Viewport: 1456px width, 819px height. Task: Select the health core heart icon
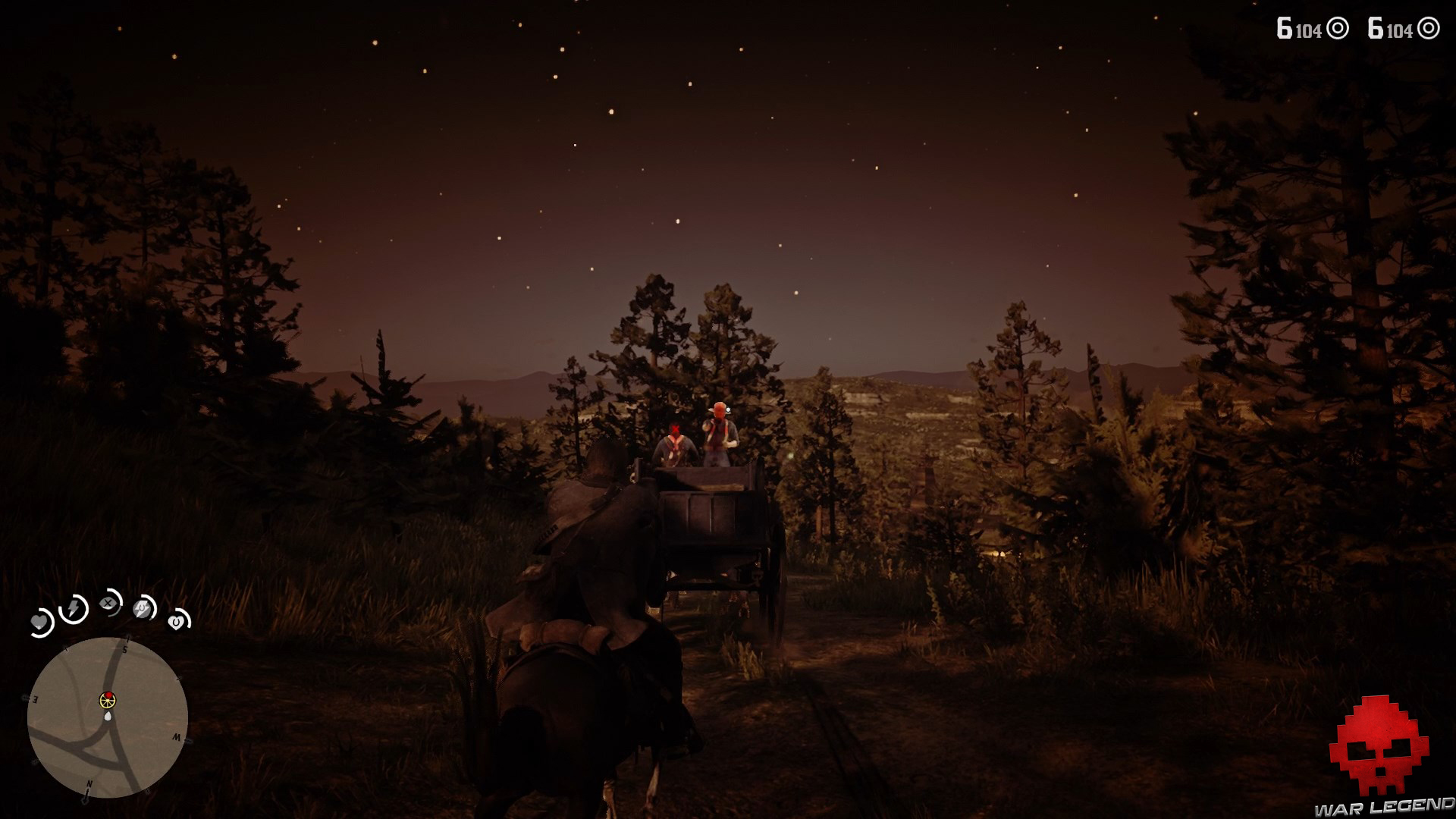pos(39,623)
